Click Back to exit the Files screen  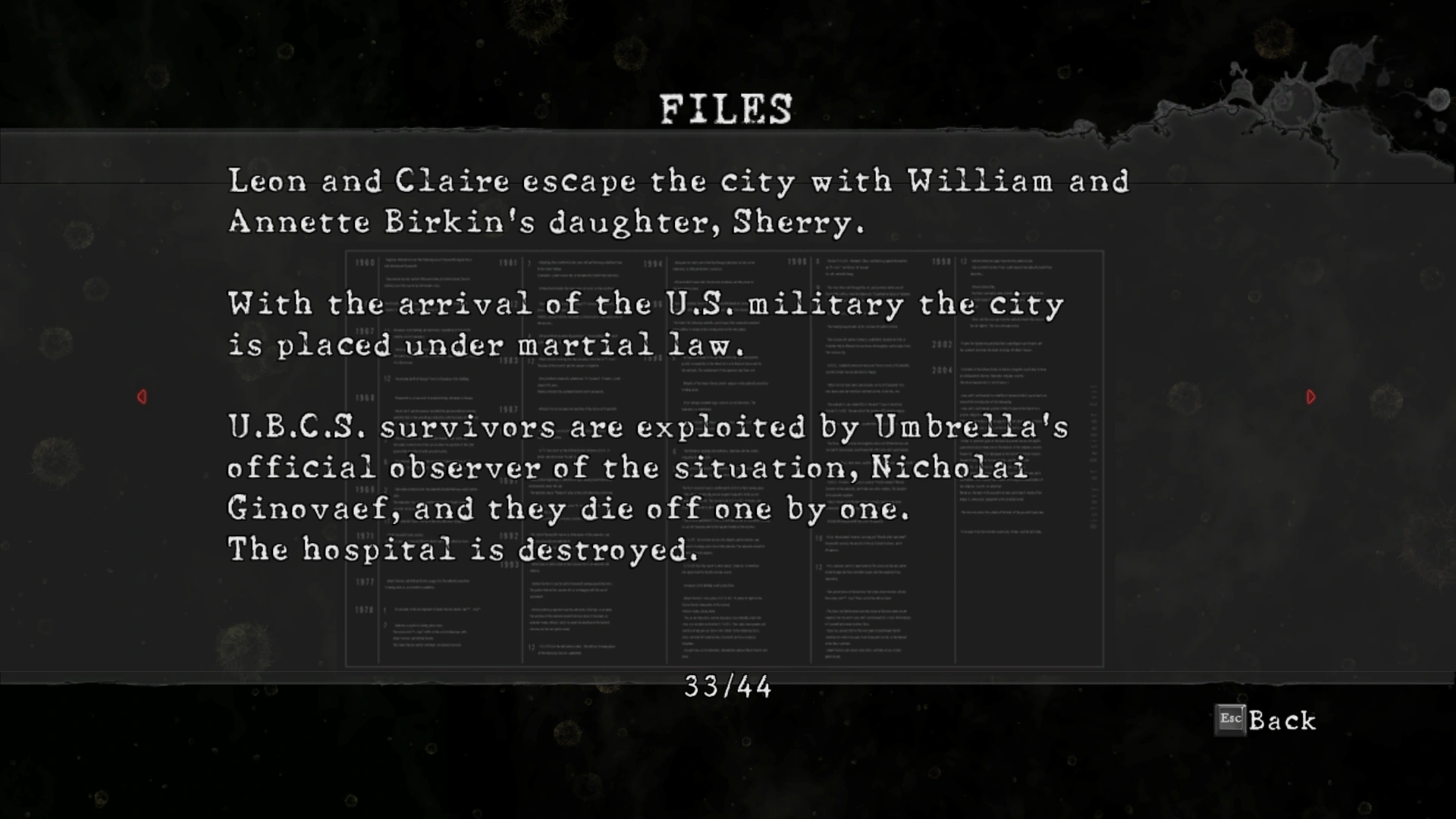click(x=1266, y=720)
